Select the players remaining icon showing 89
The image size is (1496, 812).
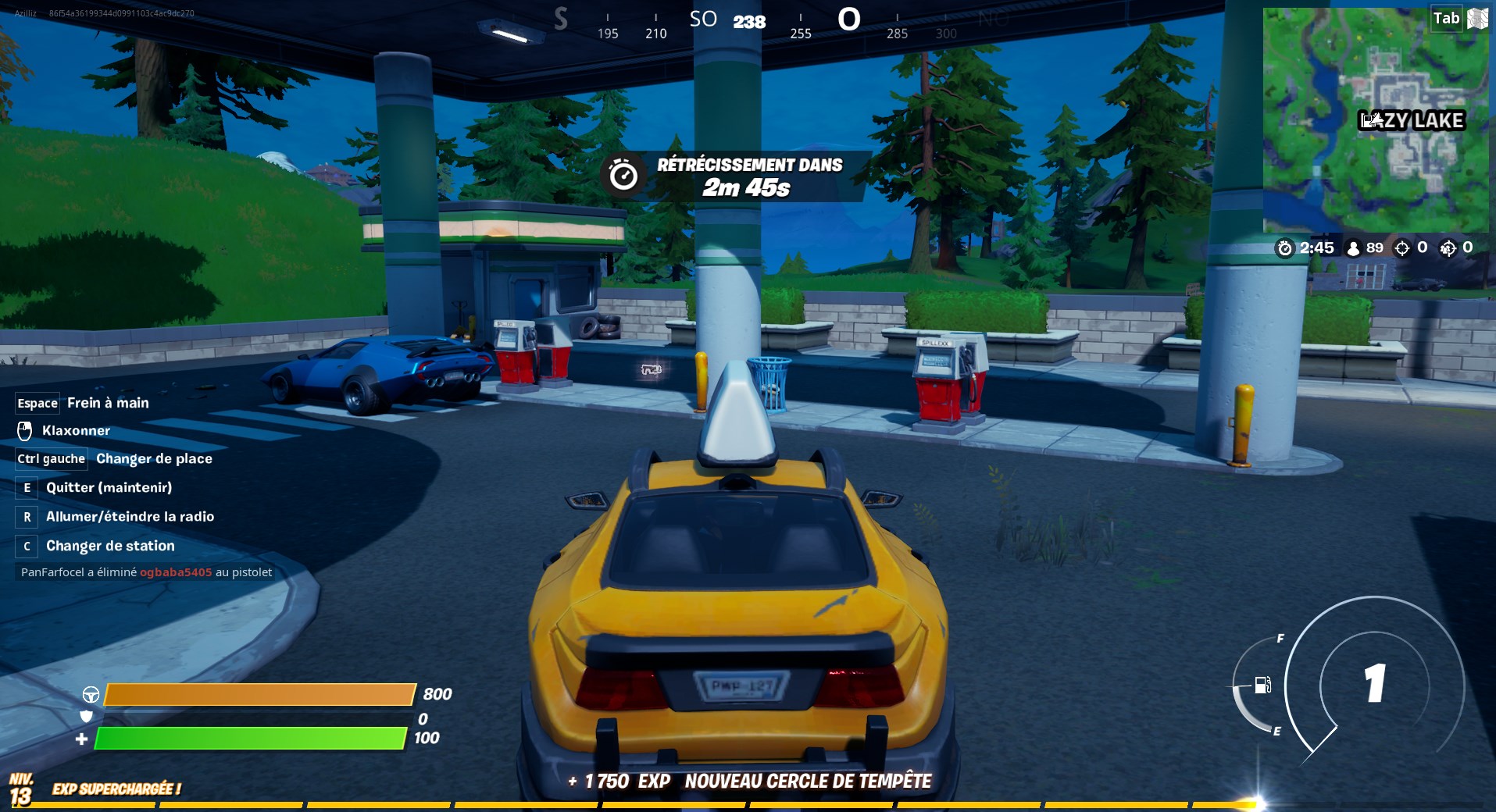[x=1352, y=248]
